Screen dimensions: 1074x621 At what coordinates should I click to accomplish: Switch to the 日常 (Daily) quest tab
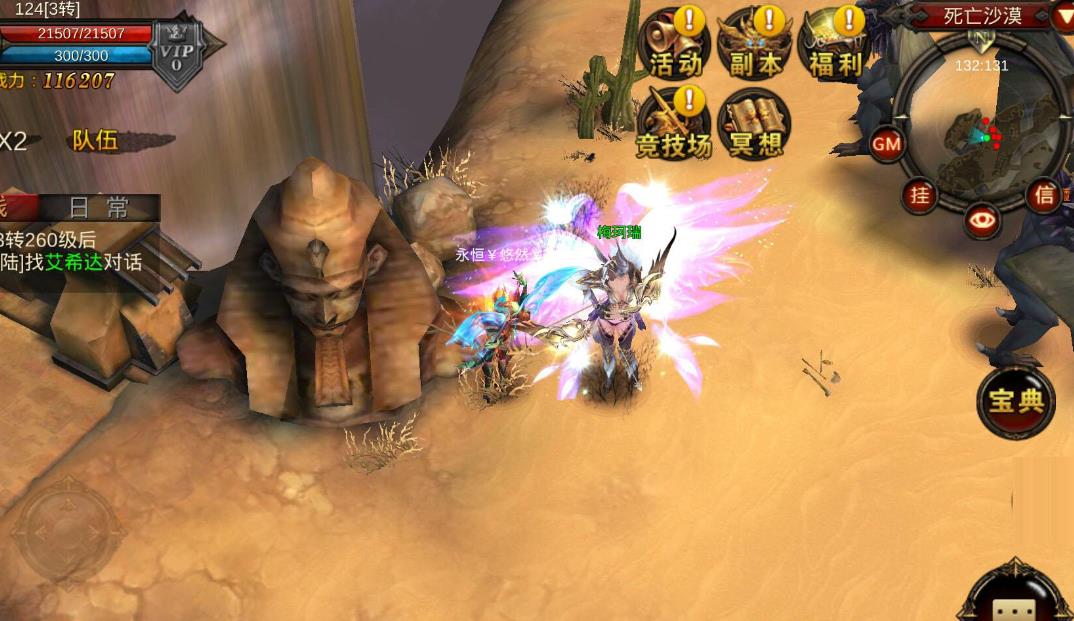pyautogui.click(x=98, y=208)
